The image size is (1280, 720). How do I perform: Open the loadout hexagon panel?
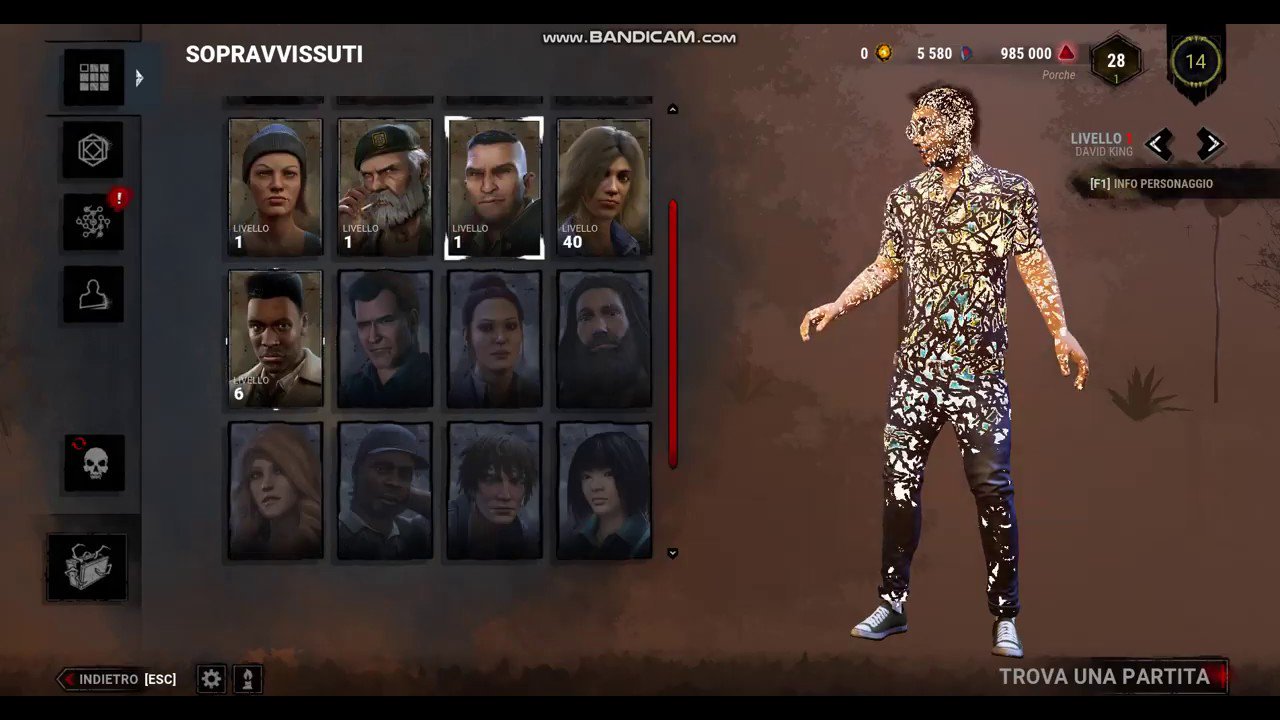pos(93,149)
